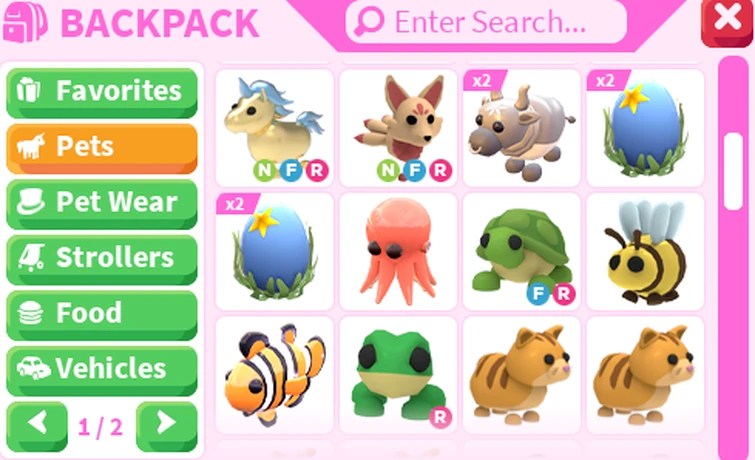Open the Strollers category
The width and height of the screenshot is (755, 460).
pyautogui.click(x=102, y=257)
